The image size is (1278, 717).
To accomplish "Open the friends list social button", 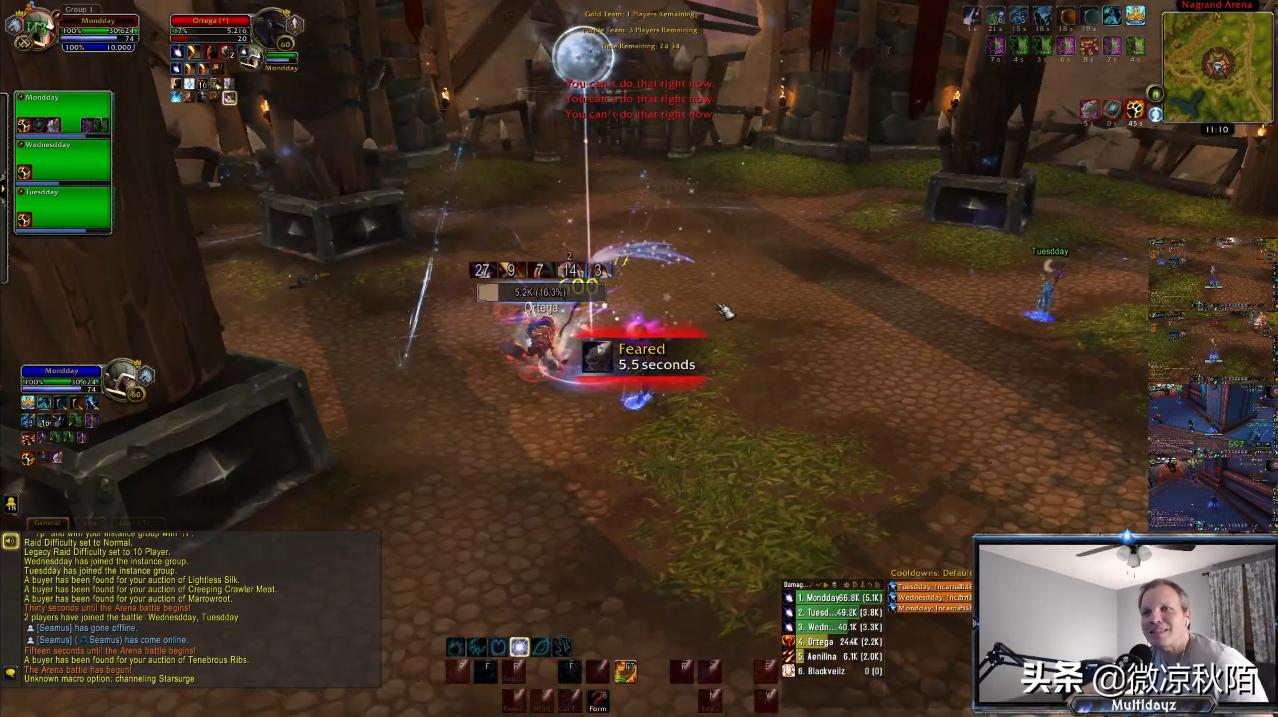I will coord(10,504).
